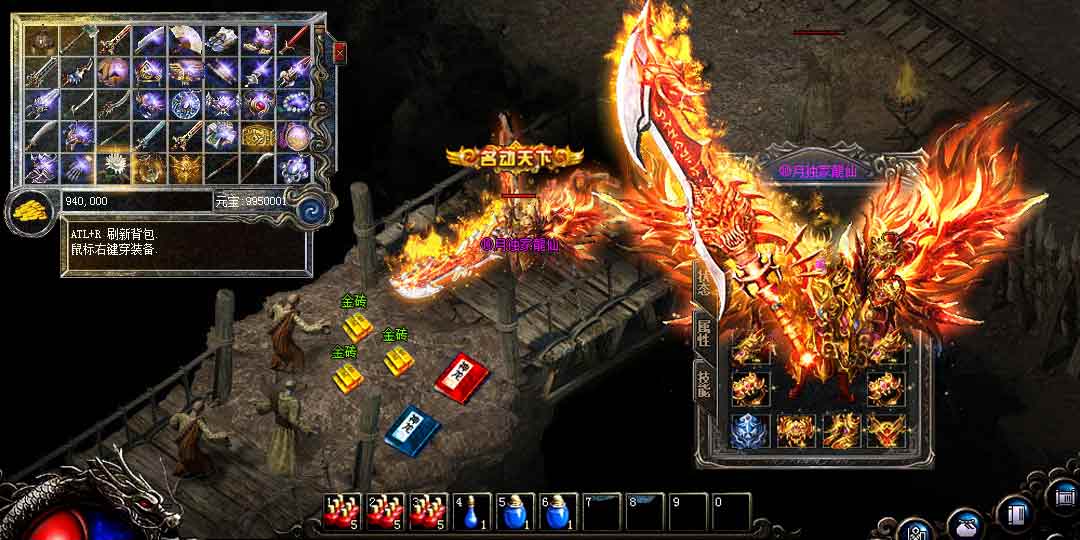Select the white folding fan item
1080x540 pixels.
[x=185, y=41]
